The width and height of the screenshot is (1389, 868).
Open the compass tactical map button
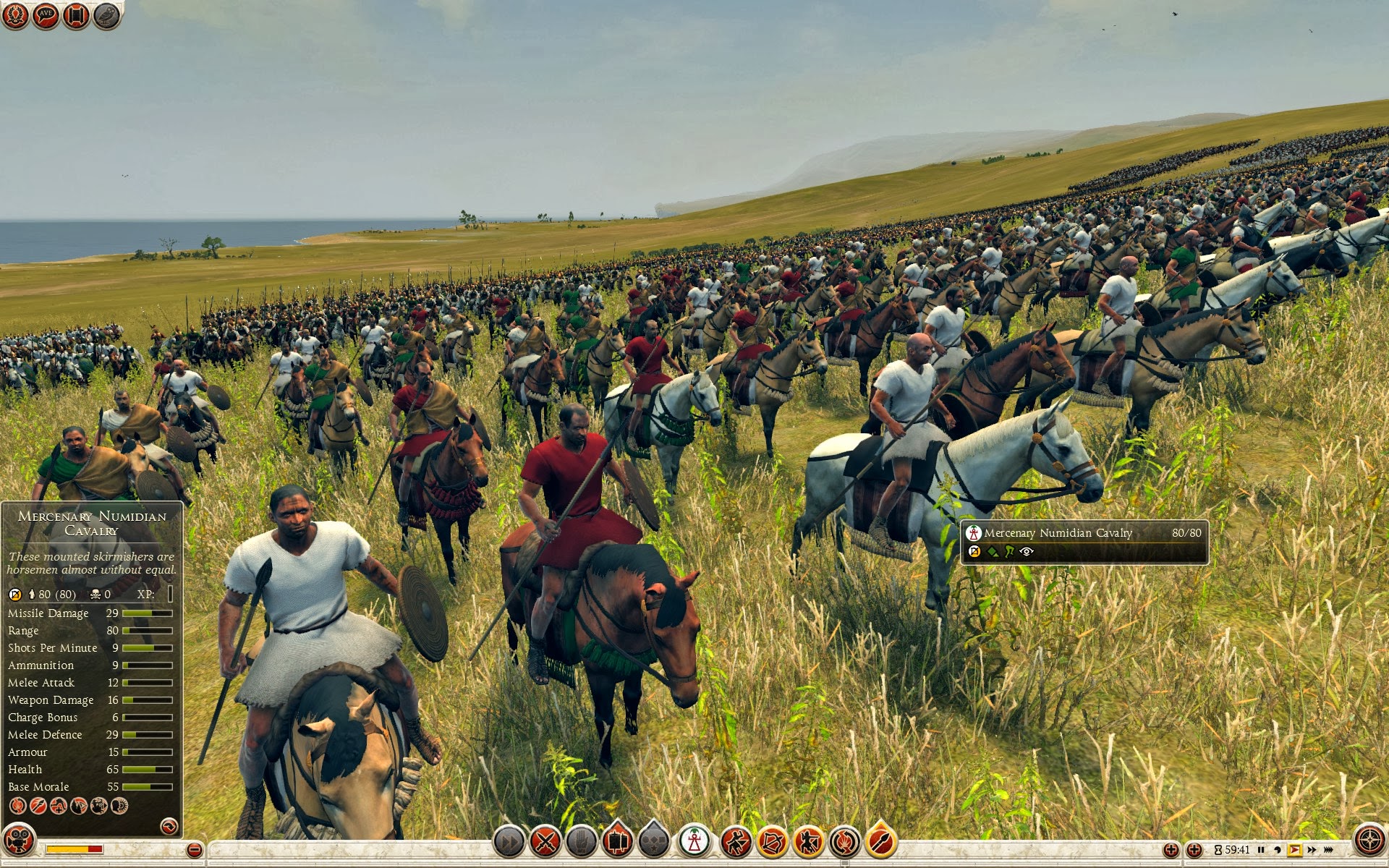point(1369,841)
